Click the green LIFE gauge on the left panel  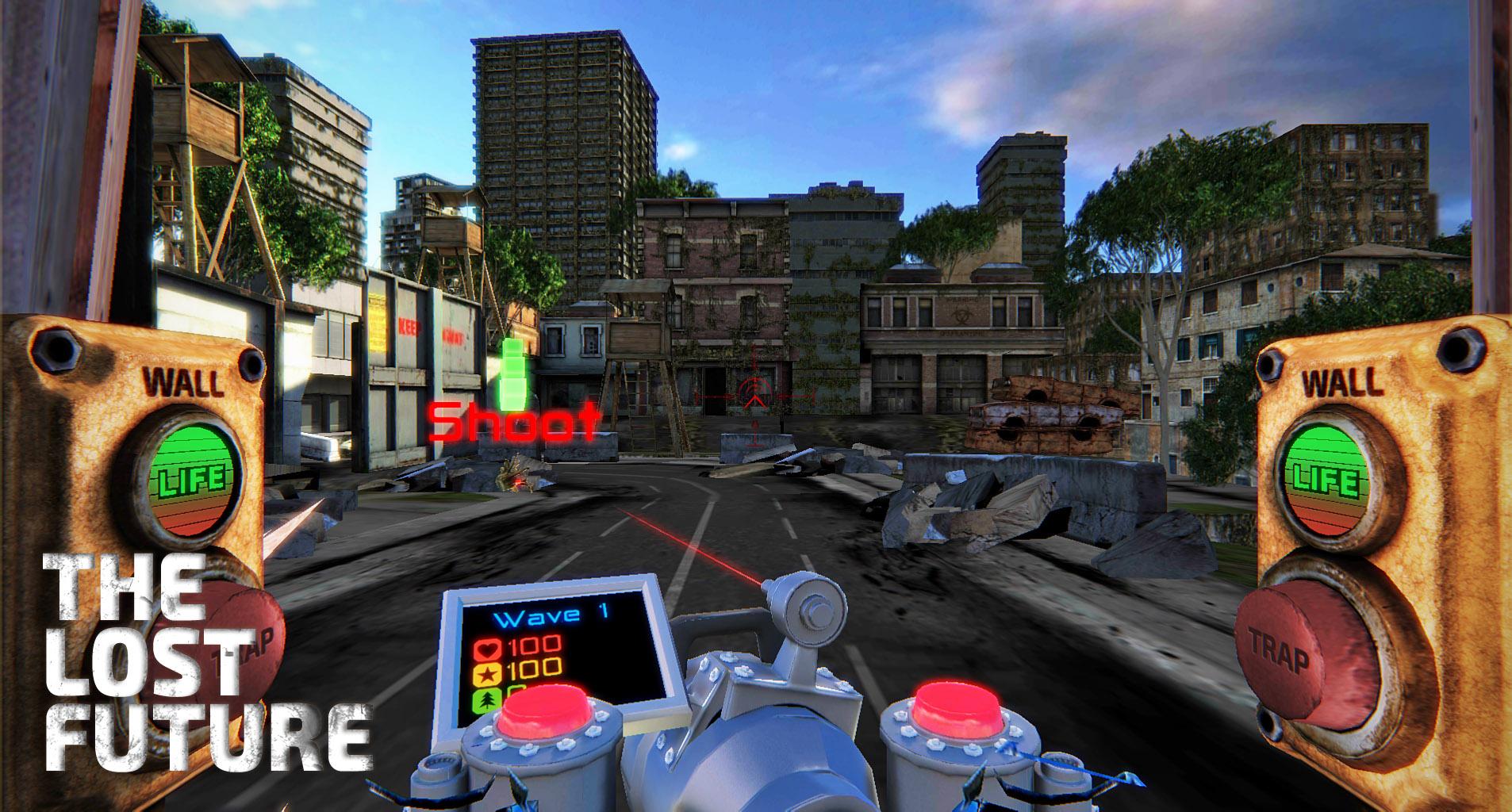click(193, 478)
